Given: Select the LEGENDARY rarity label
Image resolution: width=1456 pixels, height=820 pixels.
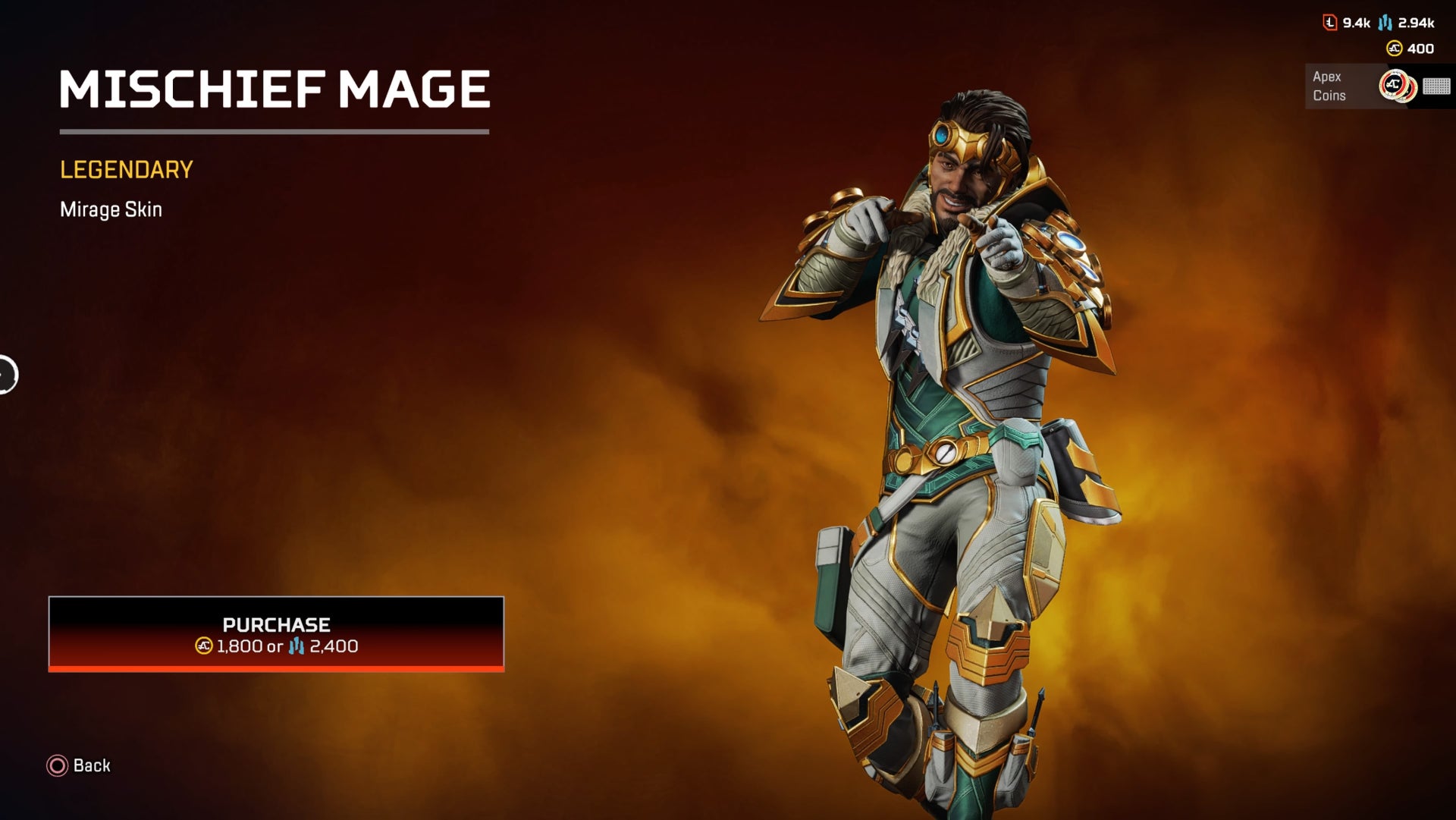Looking at the screenshot, I should click(x=126, y=169).
